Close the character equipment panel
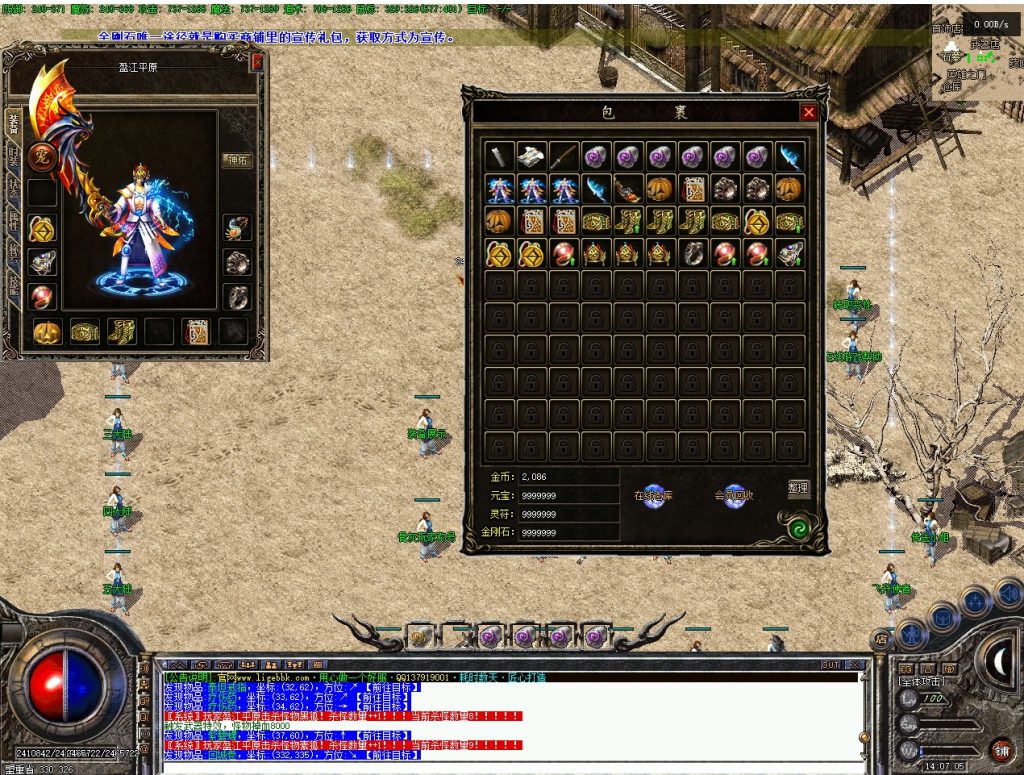This screenshot has height=775, width=1024. pos(257,62)
